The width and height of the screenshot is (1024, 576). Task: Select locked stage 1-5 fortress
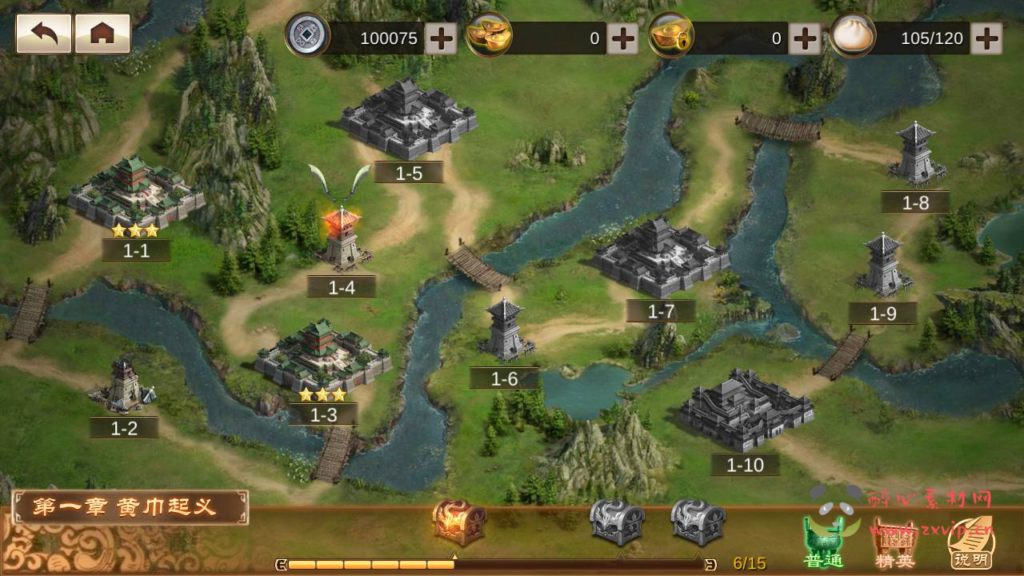[x=408, y=120]
